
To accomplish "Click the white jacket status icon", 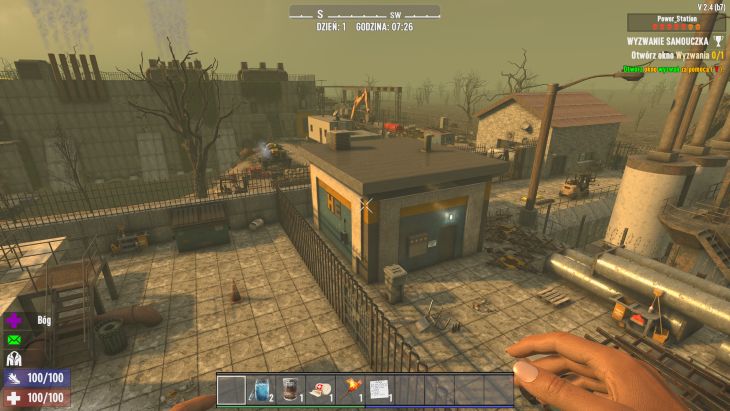I will click(15, 359).
